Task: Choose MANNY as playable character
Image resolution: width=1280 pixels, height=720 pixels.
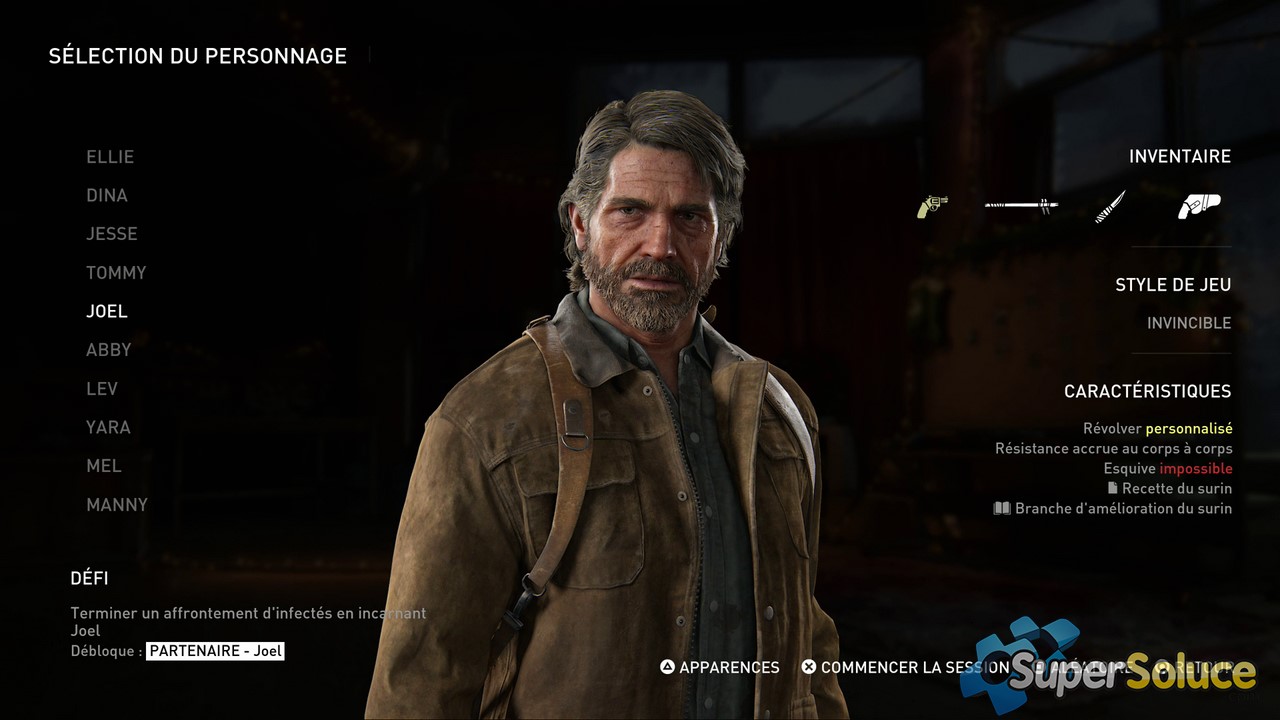Action: point(117,504)
